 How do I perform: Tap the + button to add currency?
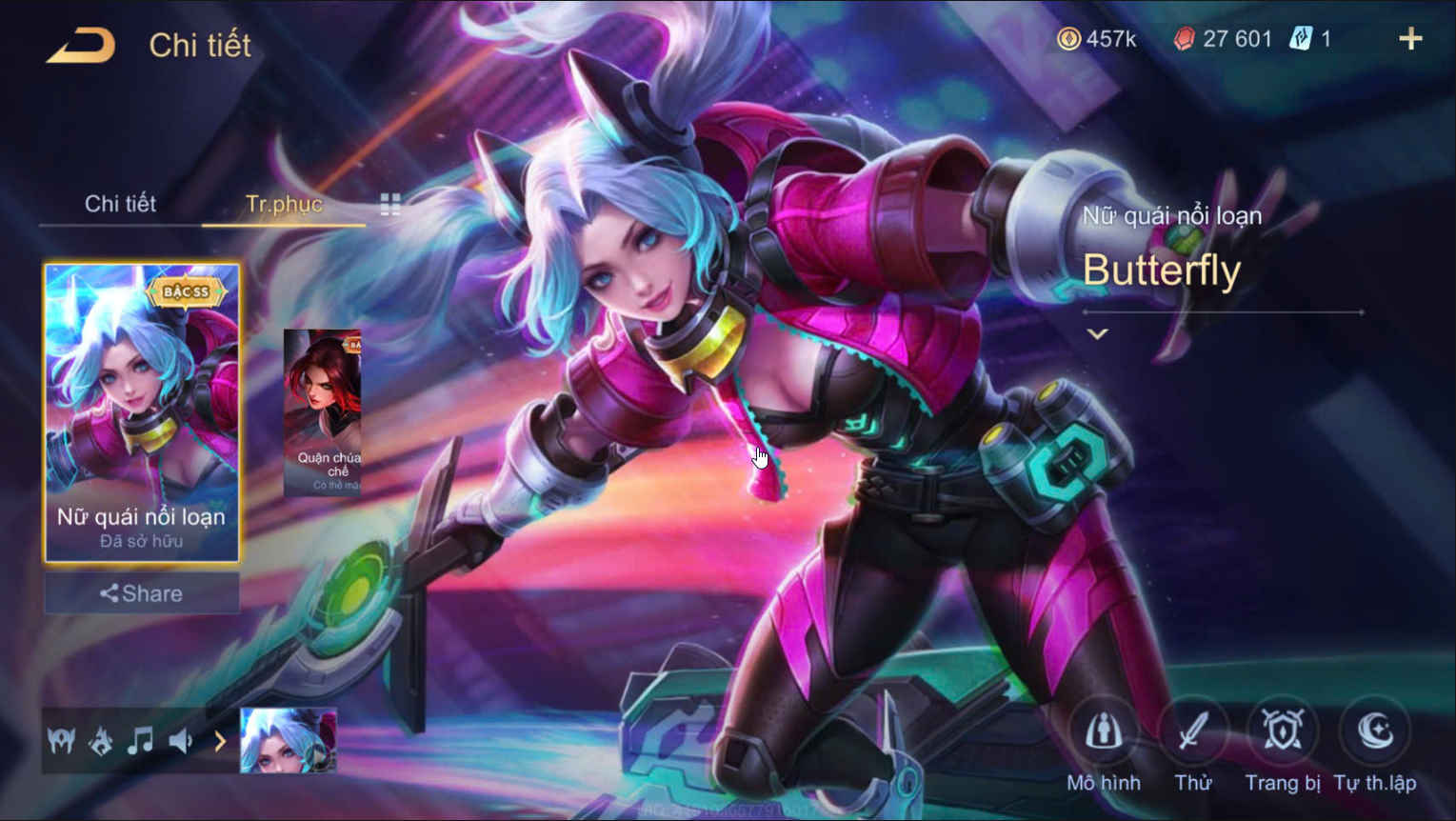click(1410, 38)
